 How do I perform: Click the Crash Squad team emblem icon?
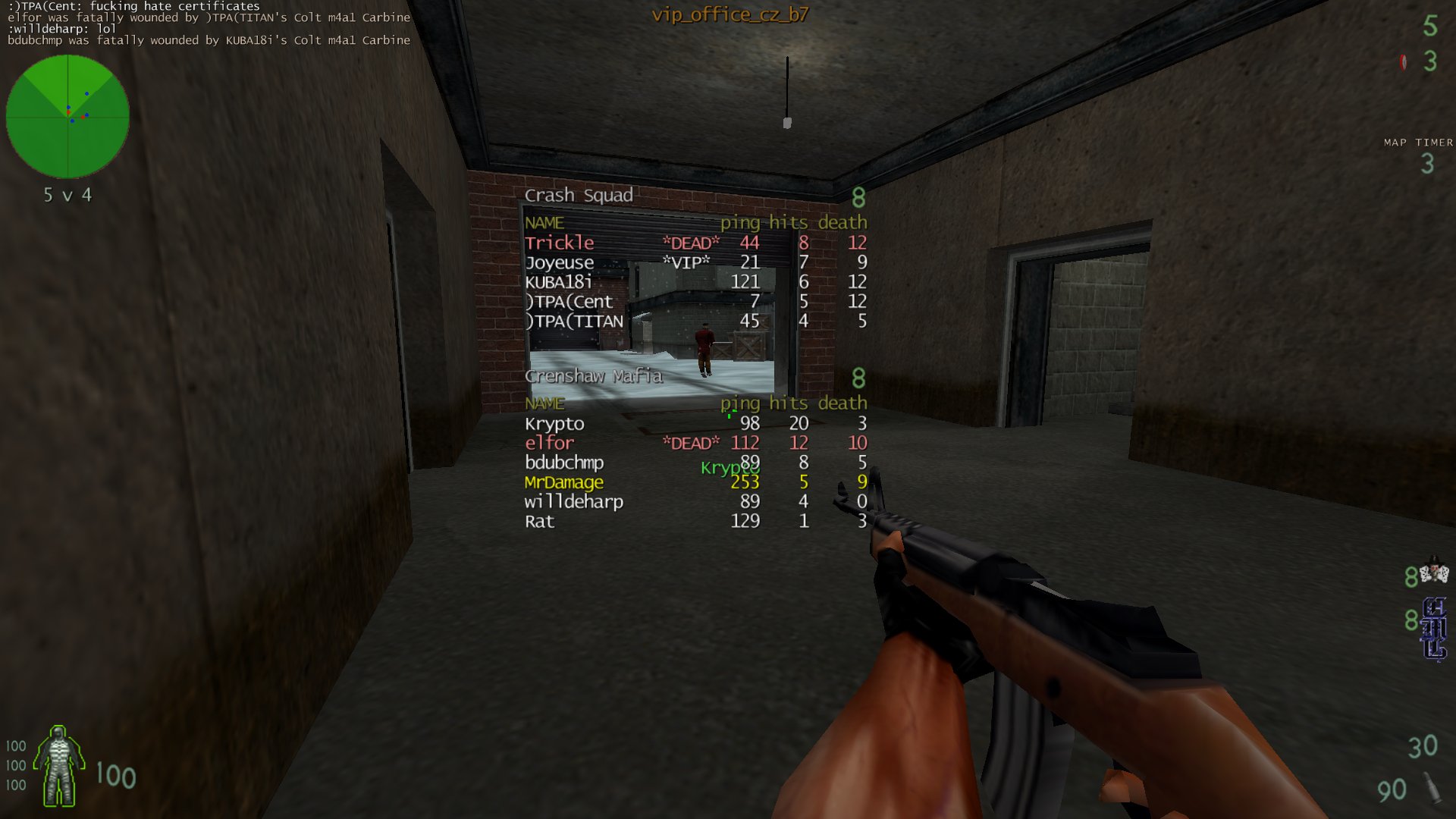click(x=1433, y=573)
